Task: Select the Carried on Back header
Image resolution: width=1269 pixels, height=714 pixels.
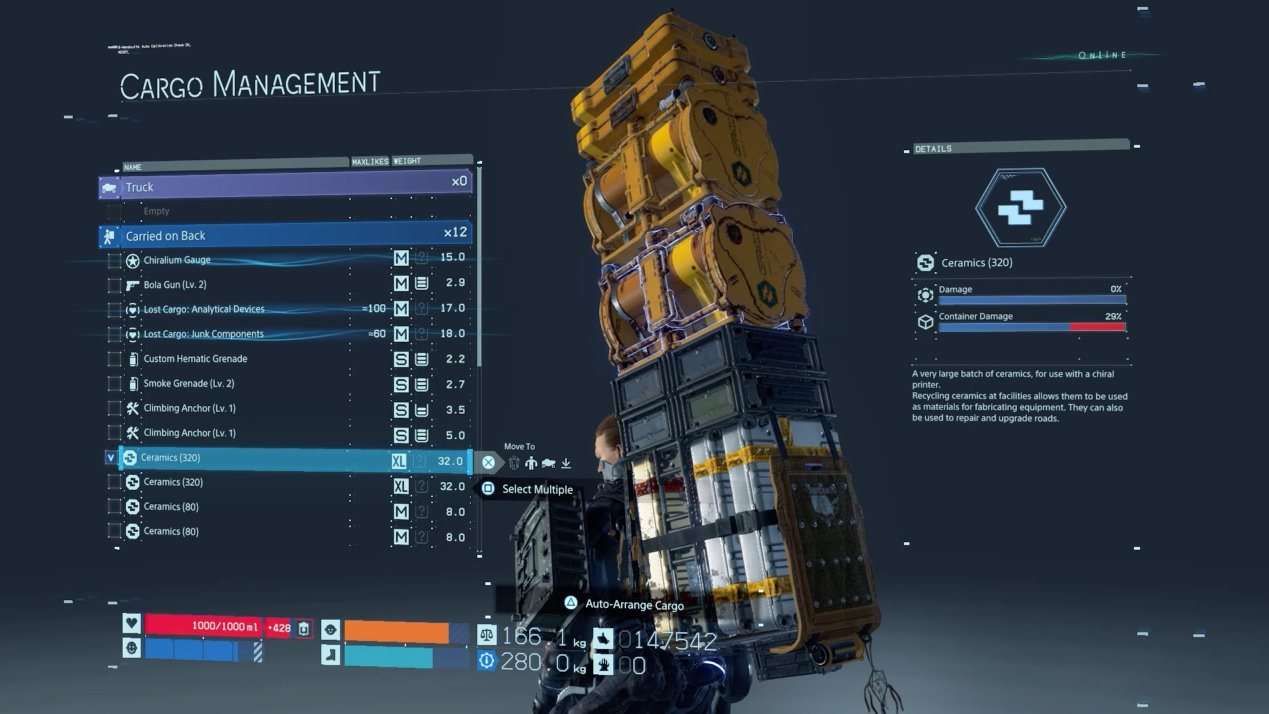Action: (x=285, y=236)
